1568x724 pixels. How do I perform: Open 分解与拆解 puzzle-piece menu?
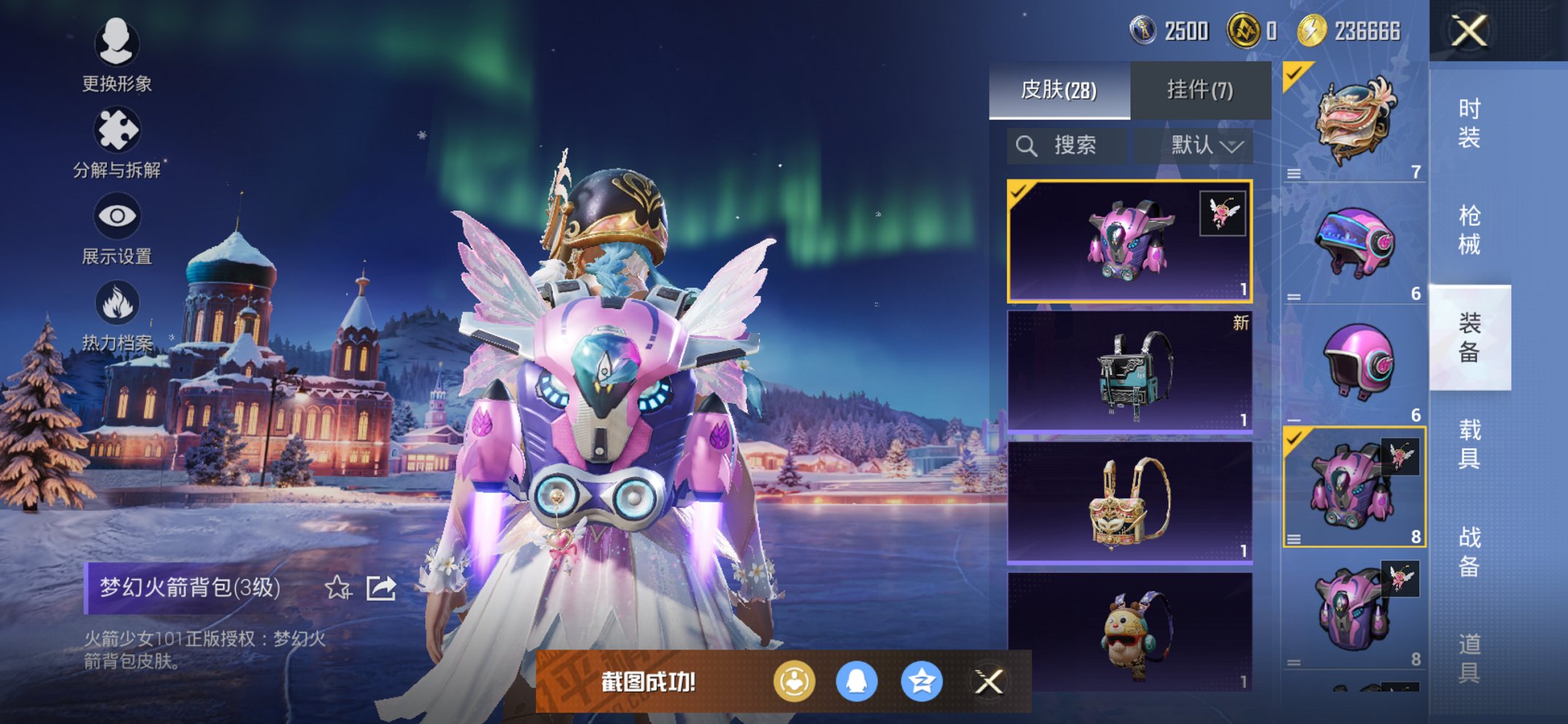117,142
